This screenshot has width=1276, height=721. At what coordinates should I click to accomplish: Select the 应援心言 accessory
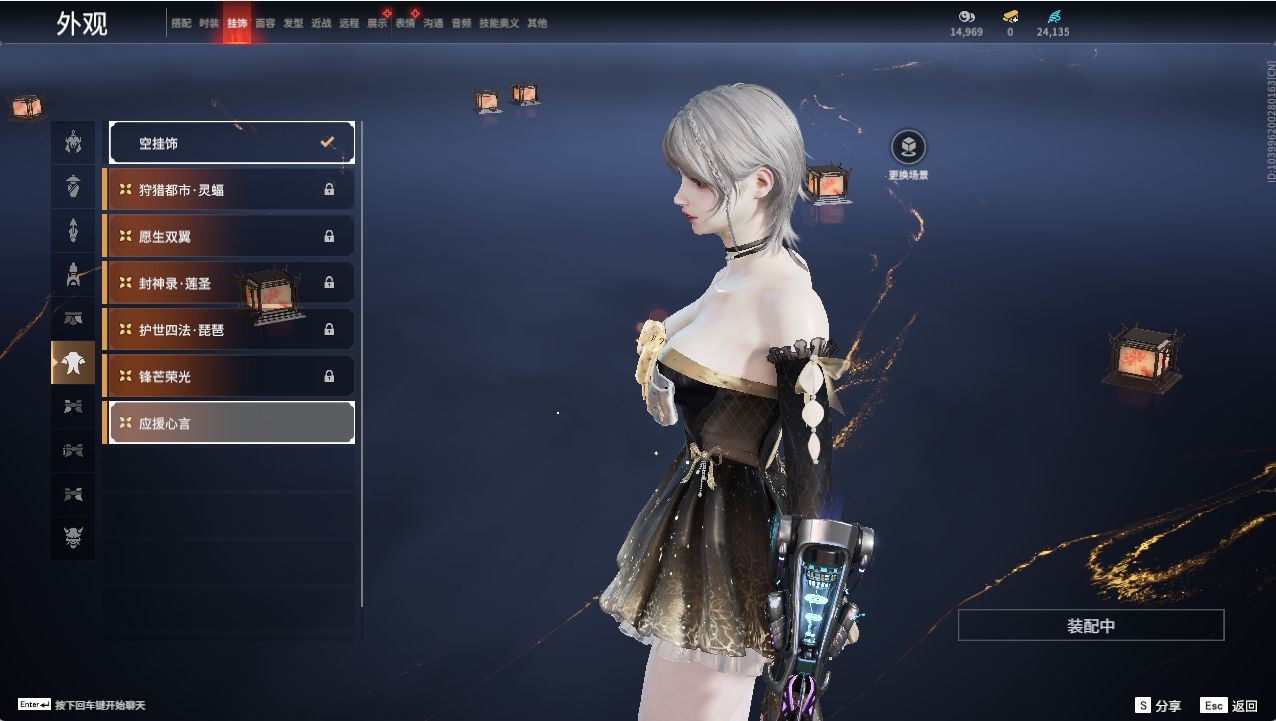(x=231, y=423)
